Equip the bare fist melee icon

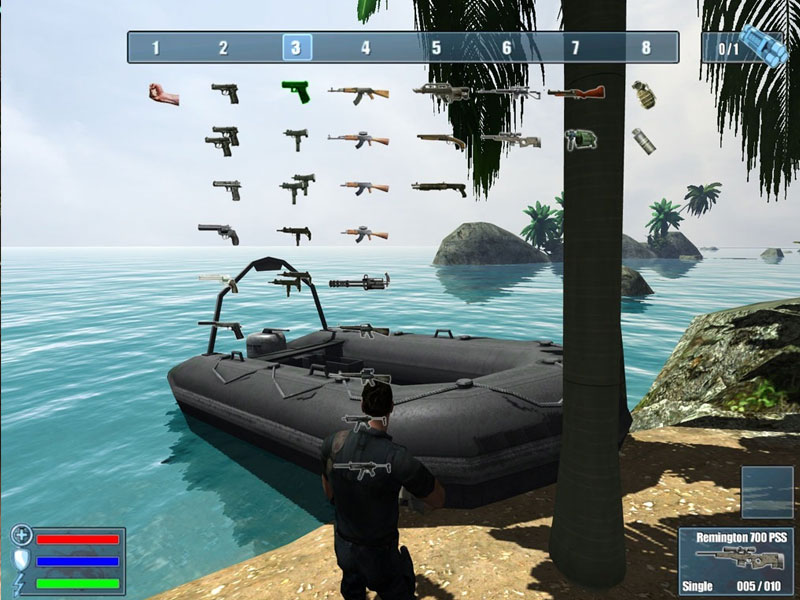pyautogui.click(x=164, y=94)
